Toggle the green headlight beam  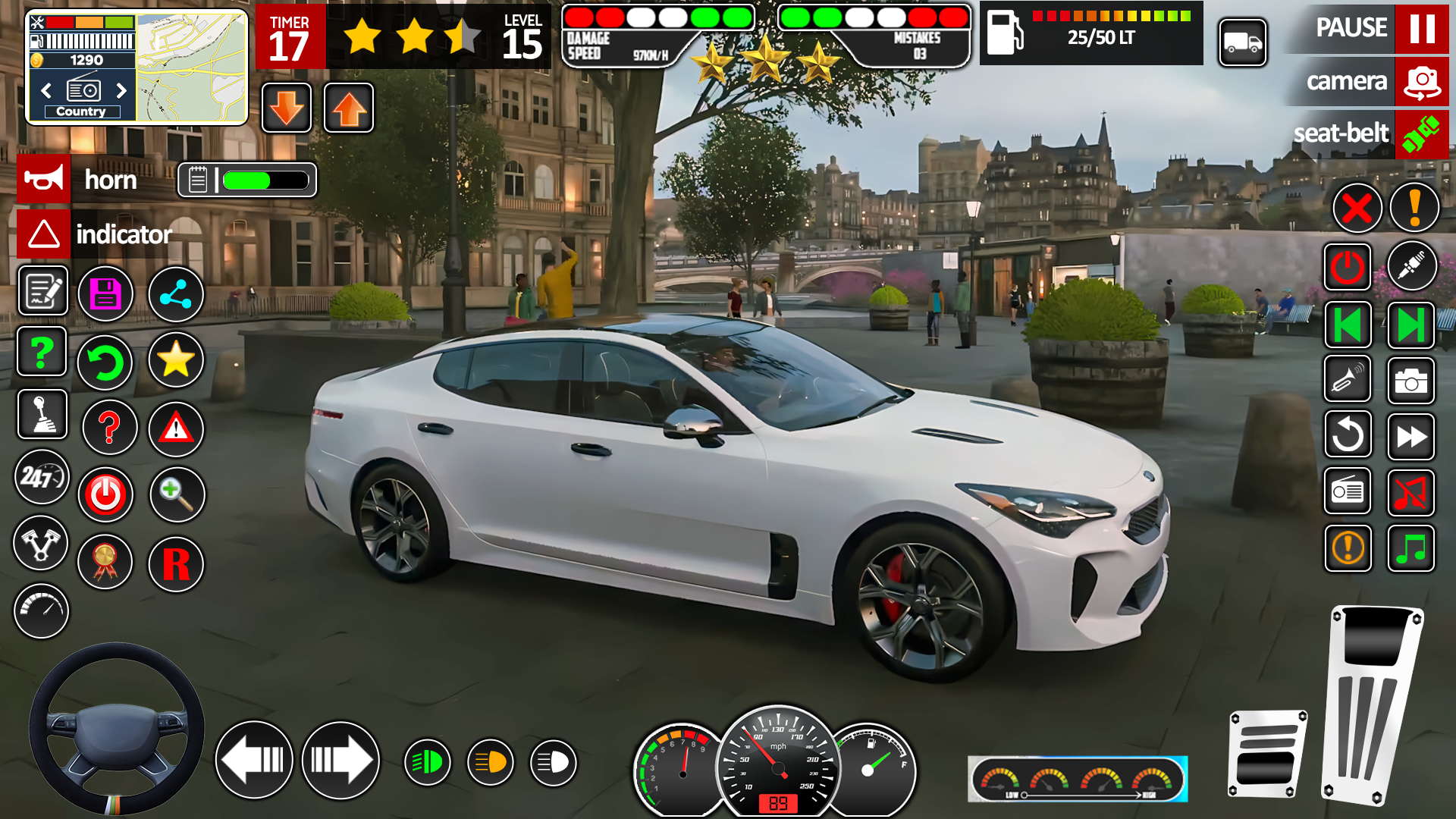point(428,761)
